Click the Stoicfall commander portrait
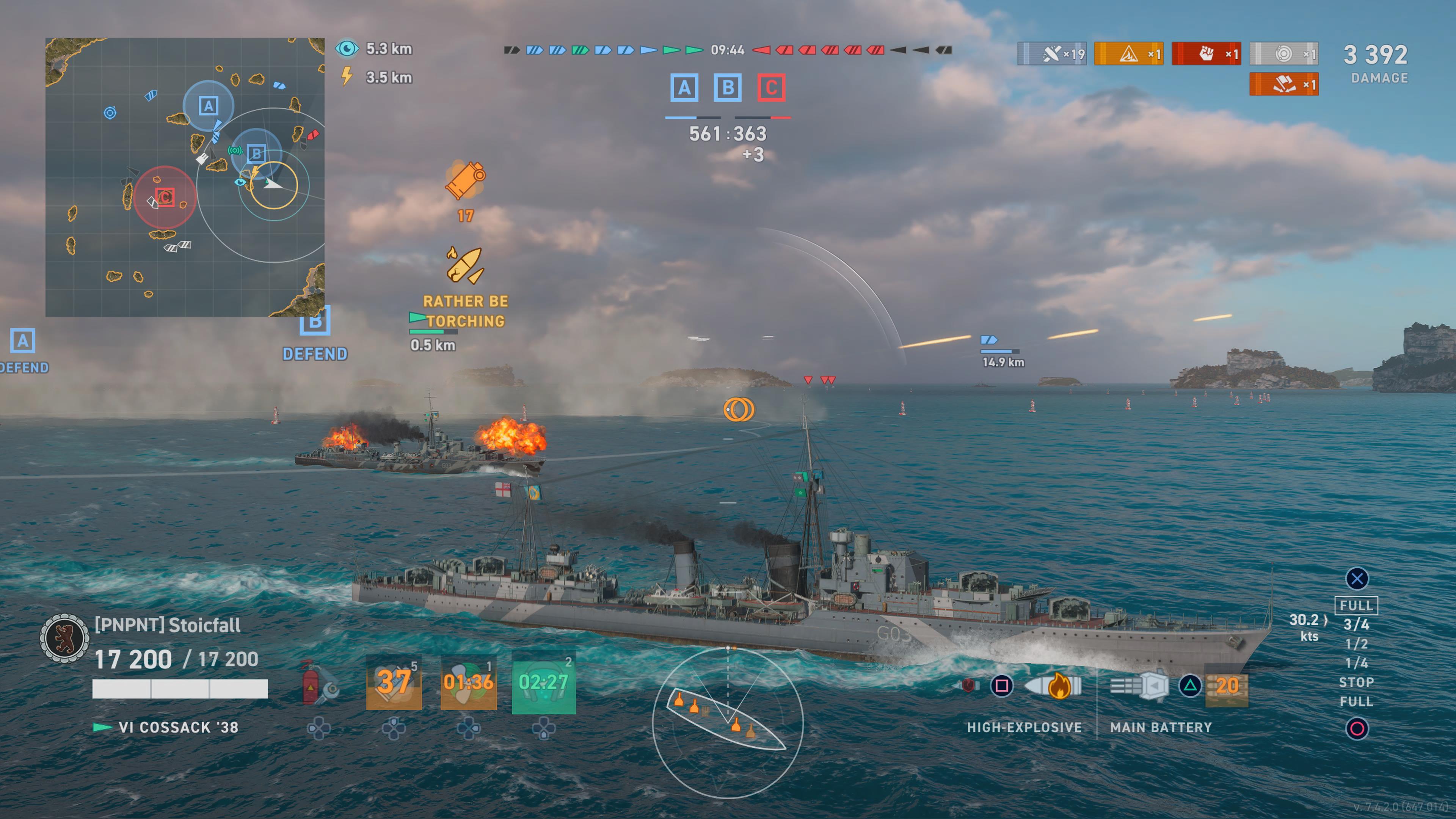This screenshot has width=1456, height=819. pyautogui.click(x=64, y=639)
